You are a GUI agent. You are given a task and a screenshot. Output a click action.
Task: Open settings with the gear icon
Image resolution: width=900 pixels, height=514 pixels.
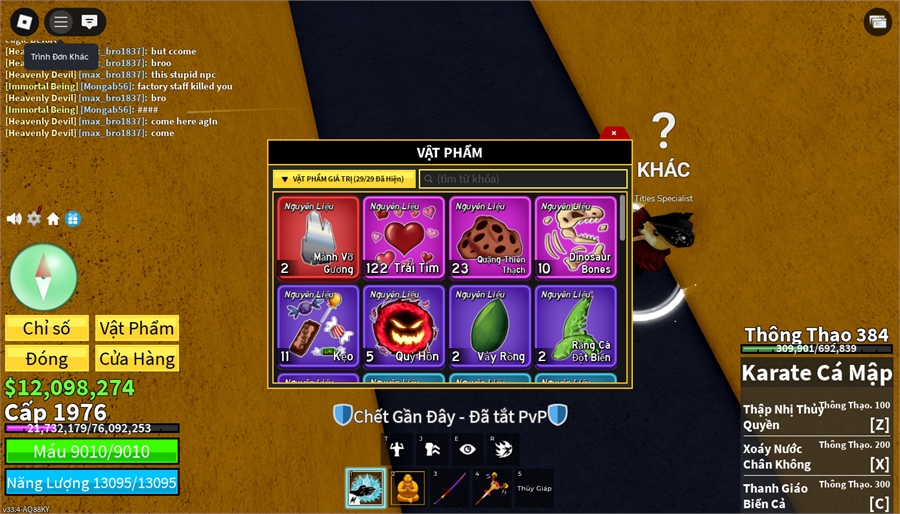(34, 219)
